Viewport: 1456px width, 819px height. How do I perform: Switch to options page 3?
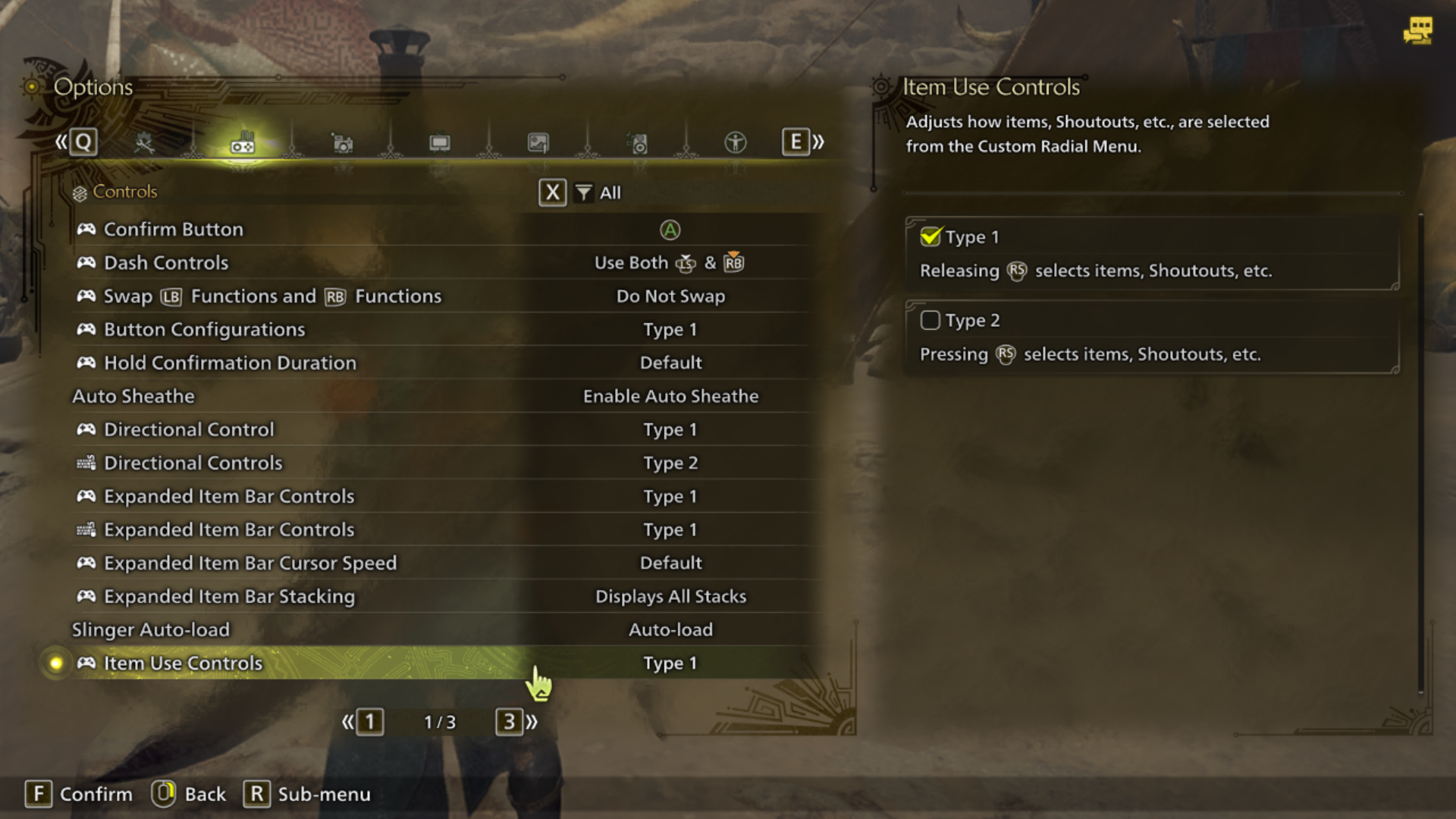(509, 722)
